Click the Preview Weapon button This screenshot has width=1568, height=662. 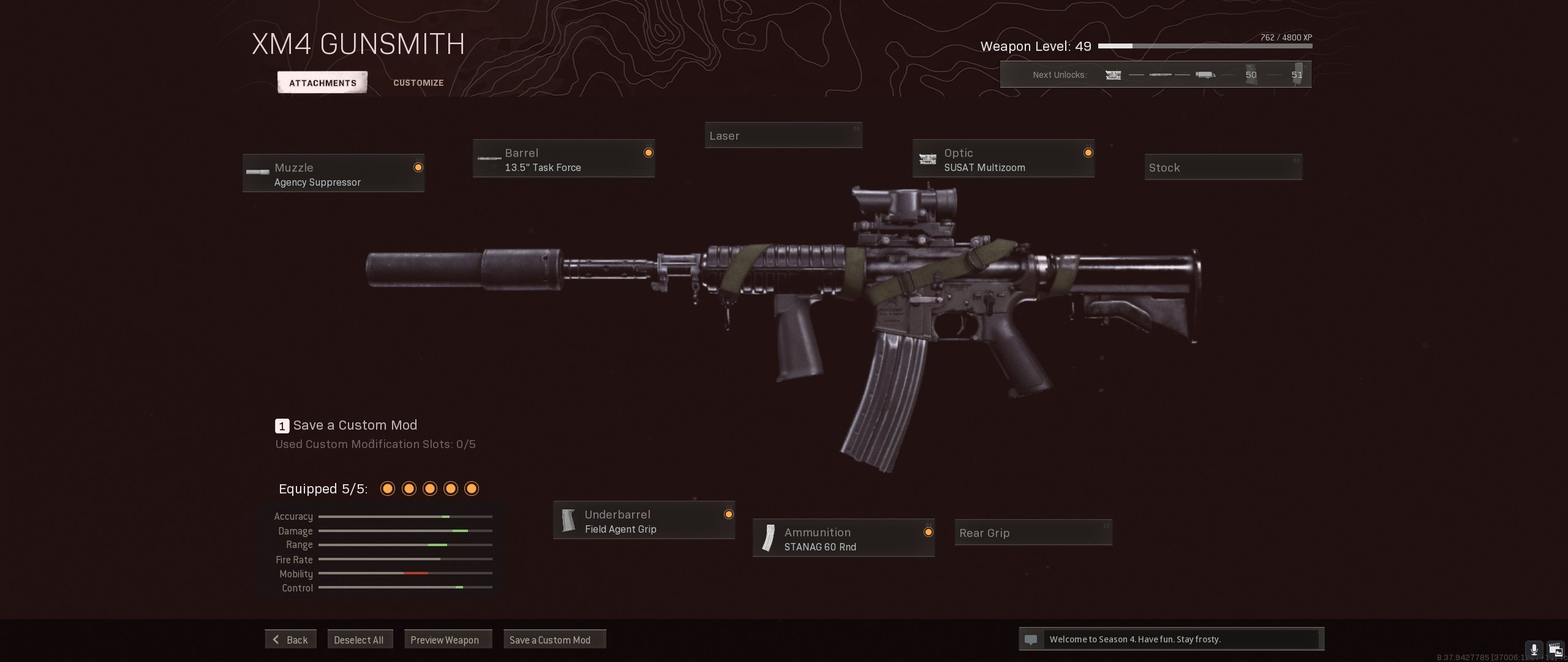[x=448, y=639]
